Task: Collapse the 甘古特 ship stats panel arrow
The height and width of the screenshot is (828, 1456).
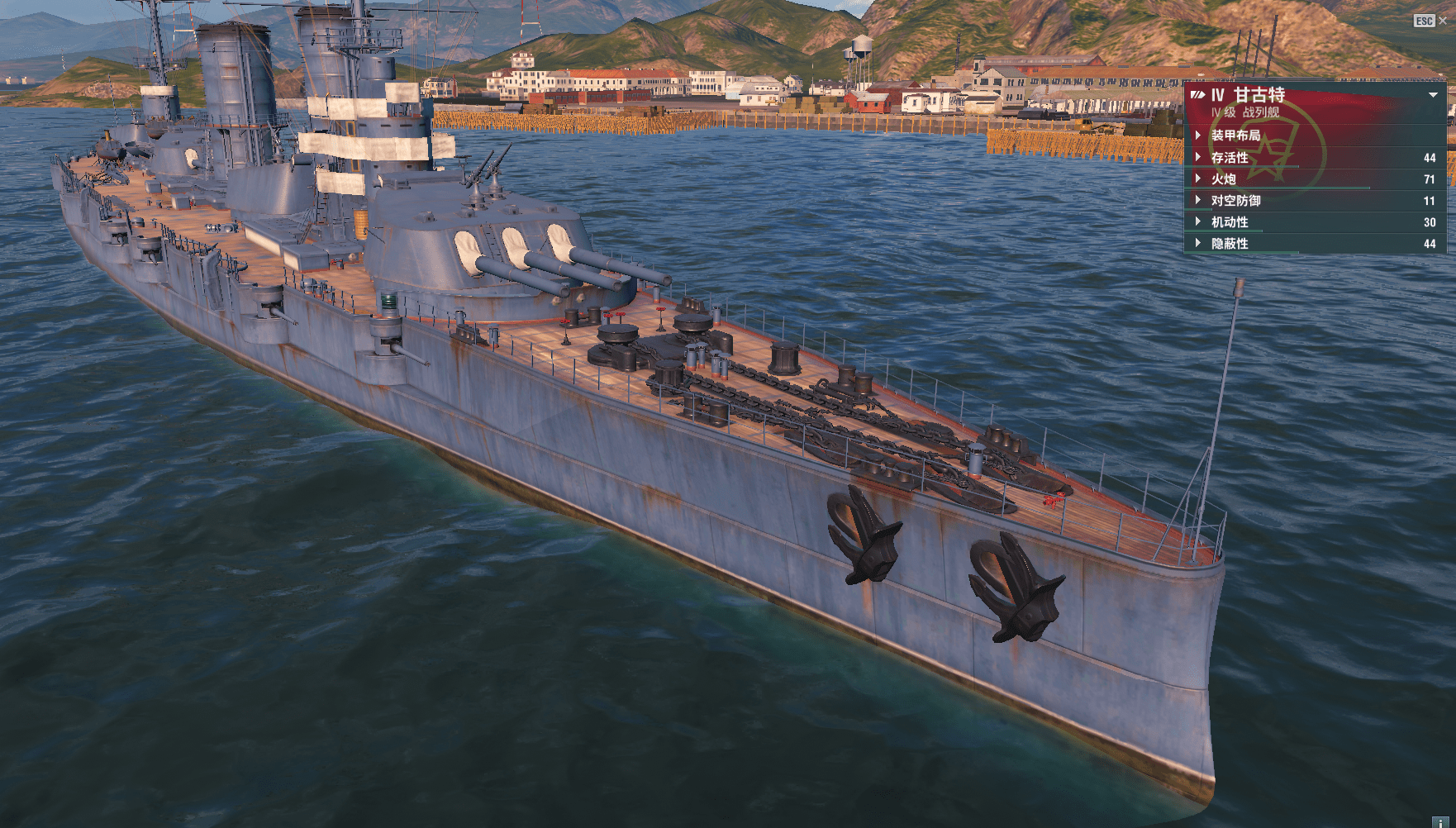Action: 1433,95
